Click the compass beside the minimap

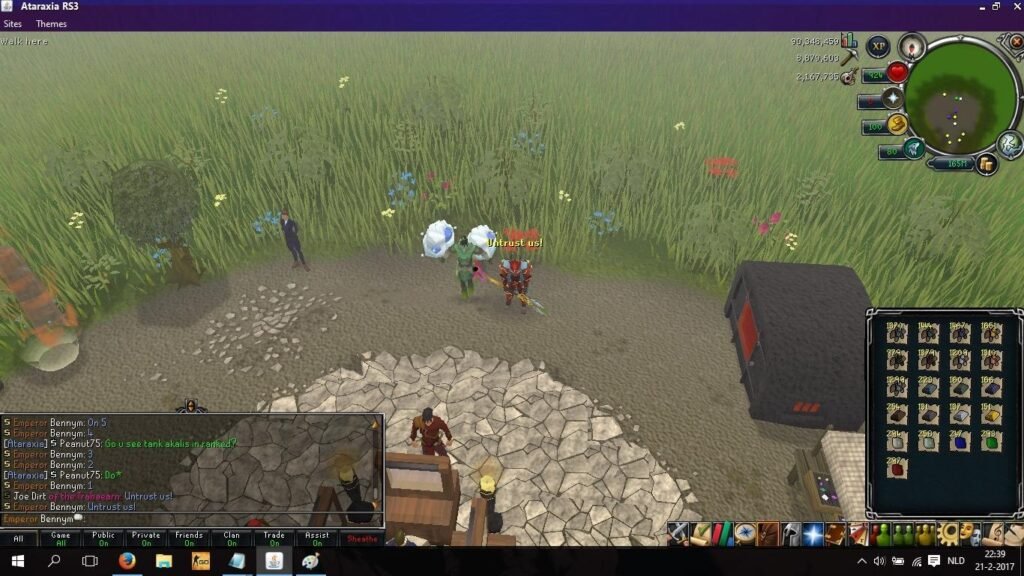(912, 46)
